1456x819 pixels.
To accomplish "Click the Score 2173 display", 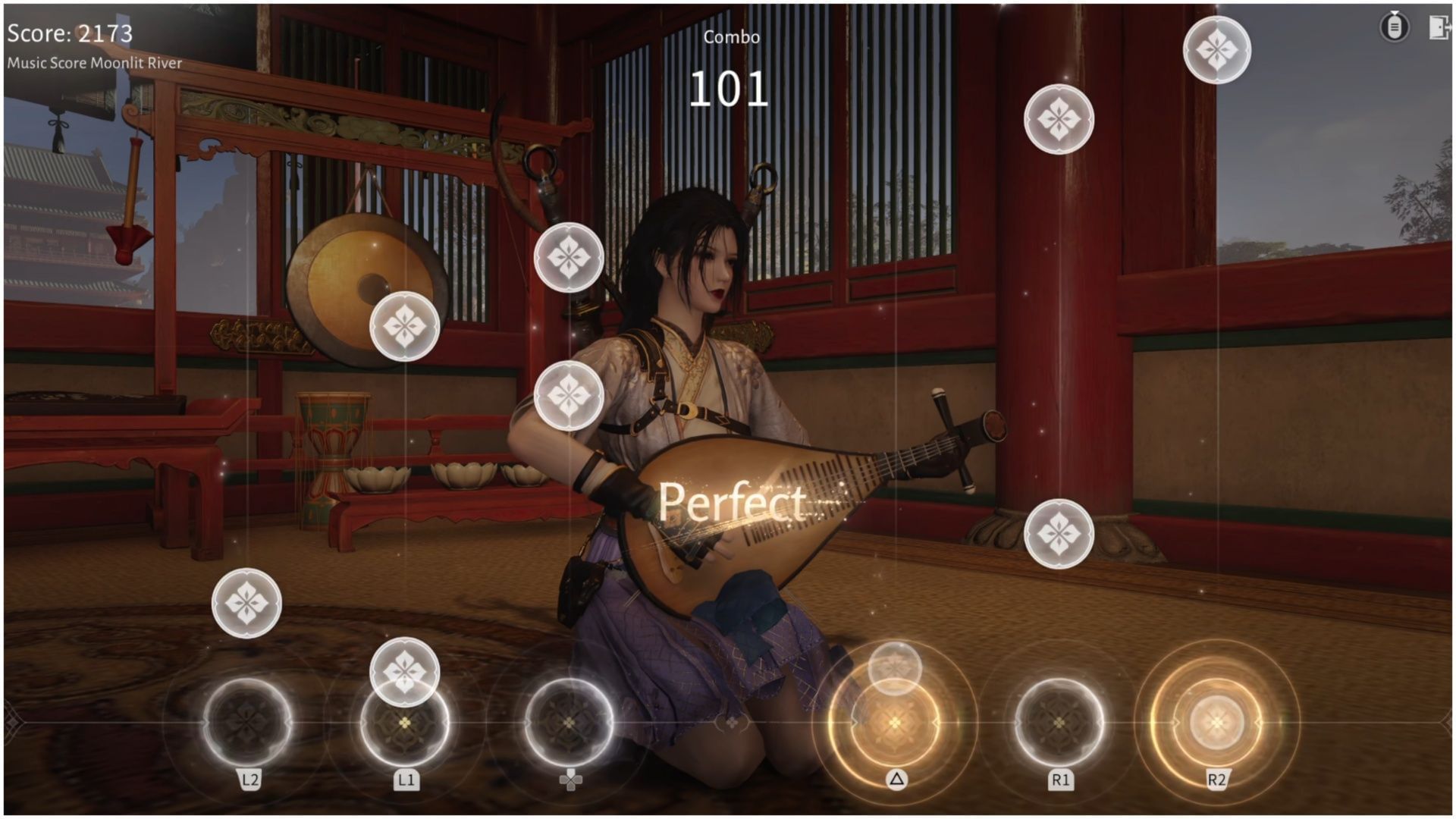I will tap(70, 34).
